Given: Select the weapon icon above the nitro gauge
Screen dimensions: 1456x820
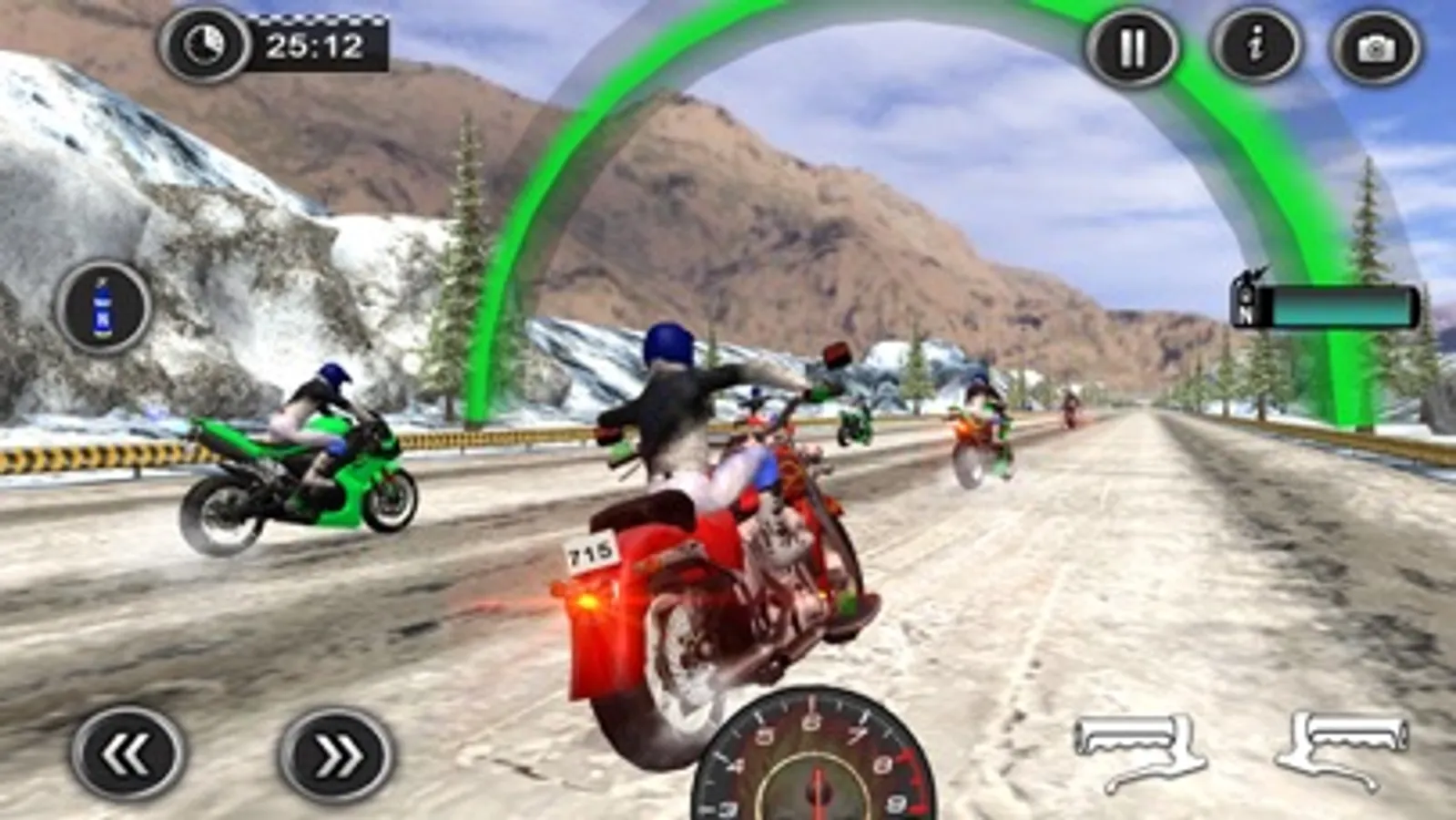Looking at the screenshot, I should pos(1249,277).
